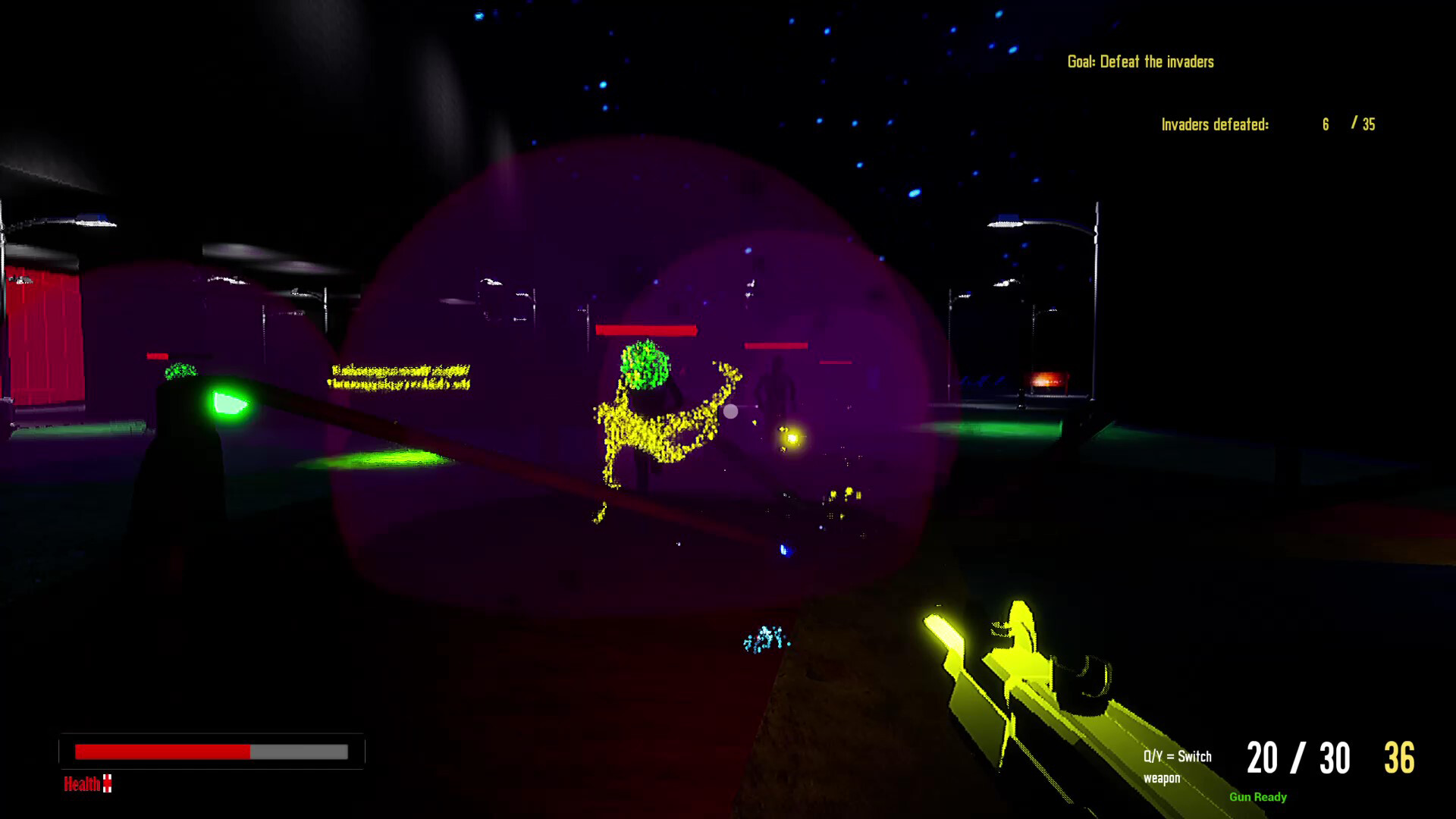The image size is (1456, 819).
Task: Click the enemy health bar above the central invader
Action: click(646, 329)
